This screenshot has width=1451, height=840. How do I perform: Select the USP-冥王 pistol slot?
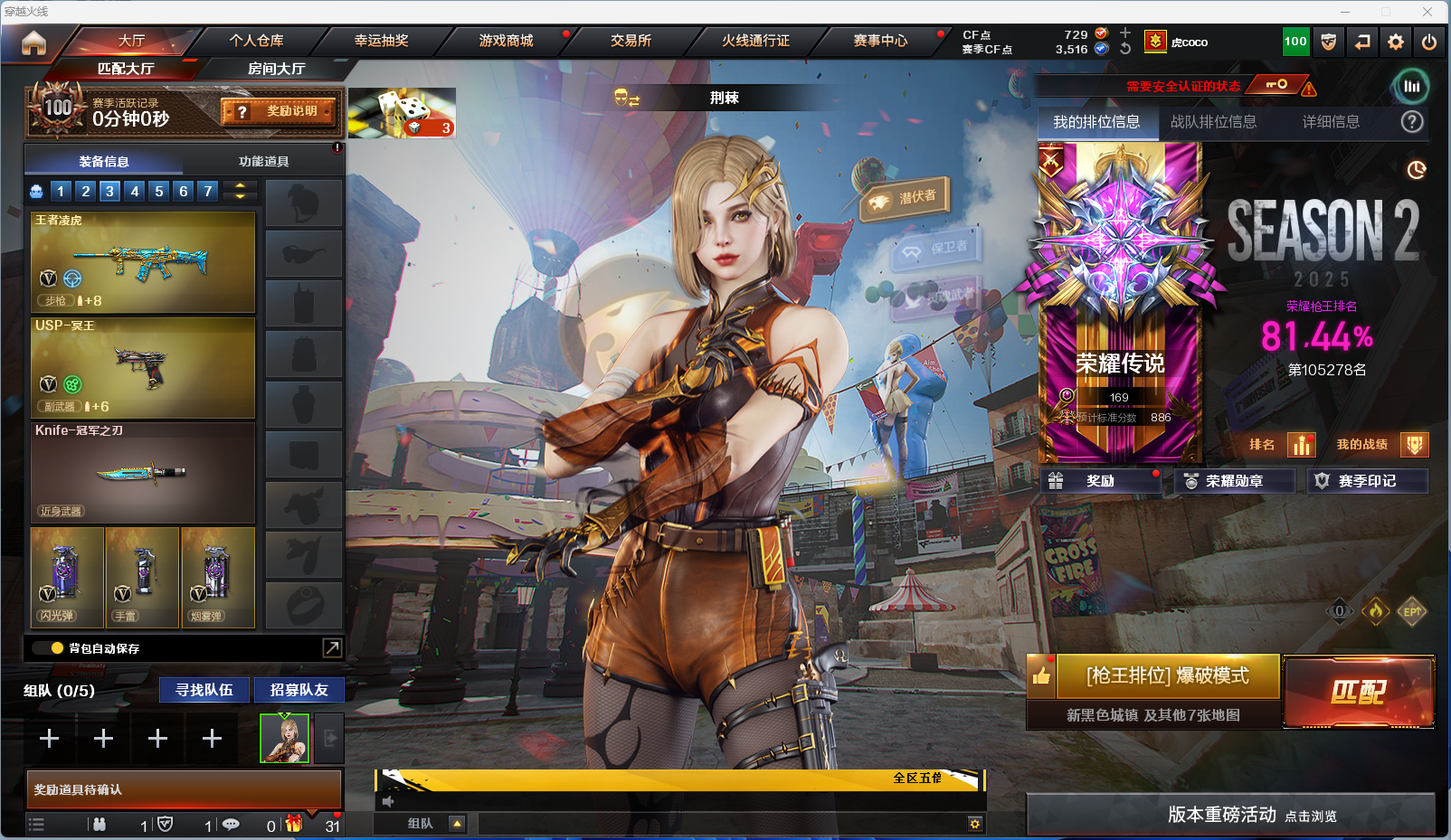[x=143, y=367]
